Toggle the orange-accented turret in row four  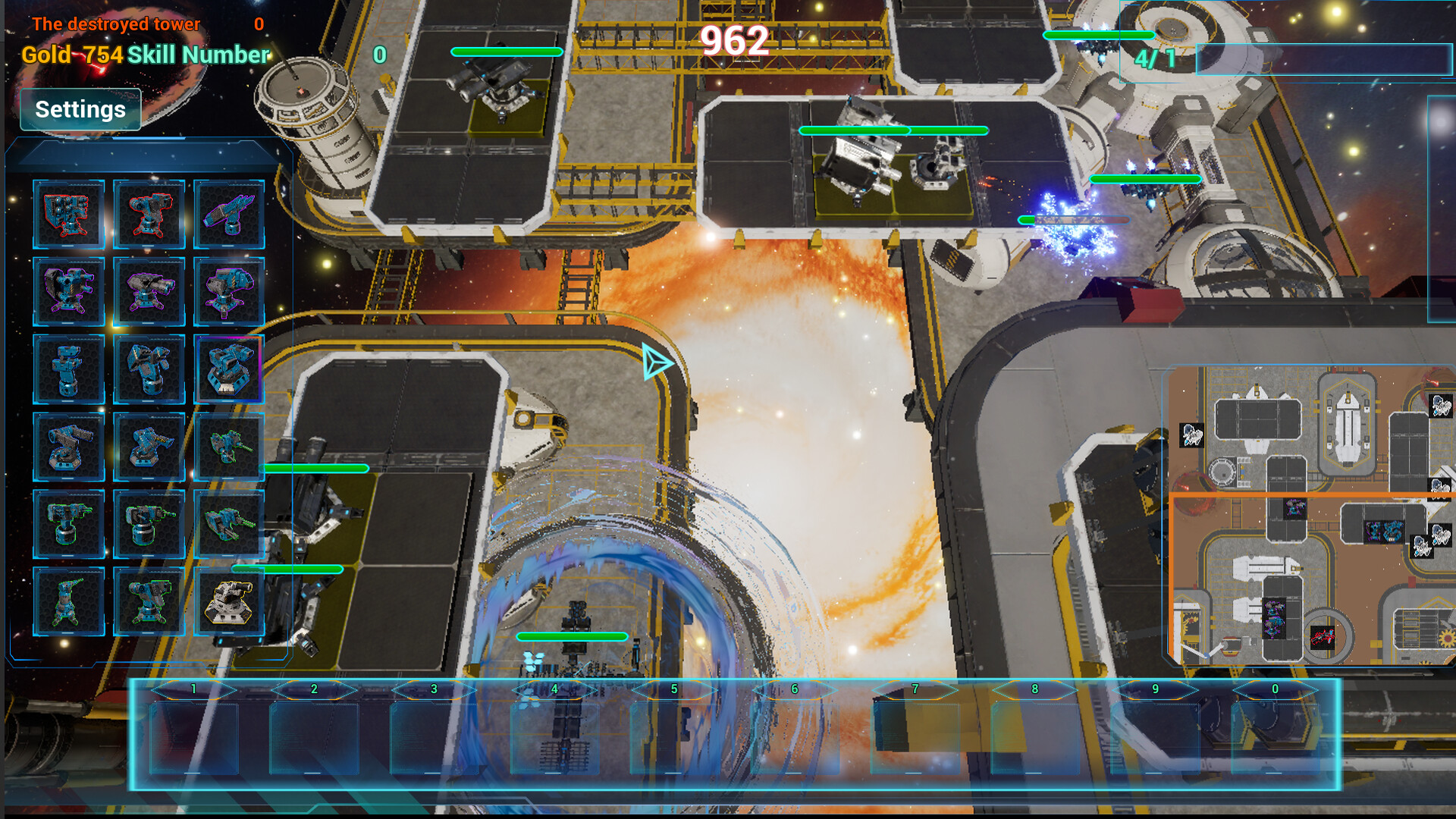point(149,447)
